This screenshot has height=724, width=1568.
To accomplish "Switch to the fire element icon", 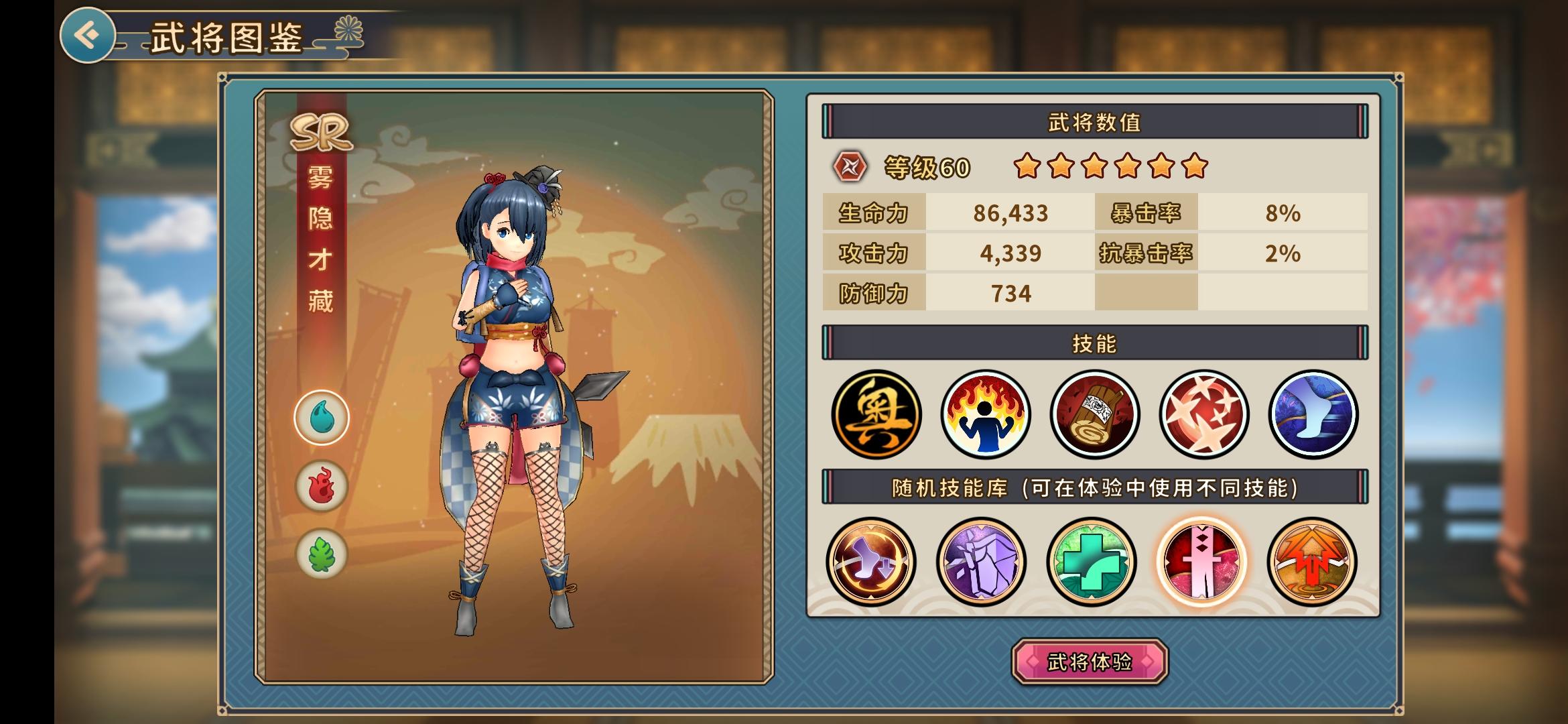I will [x=322, y=486].
